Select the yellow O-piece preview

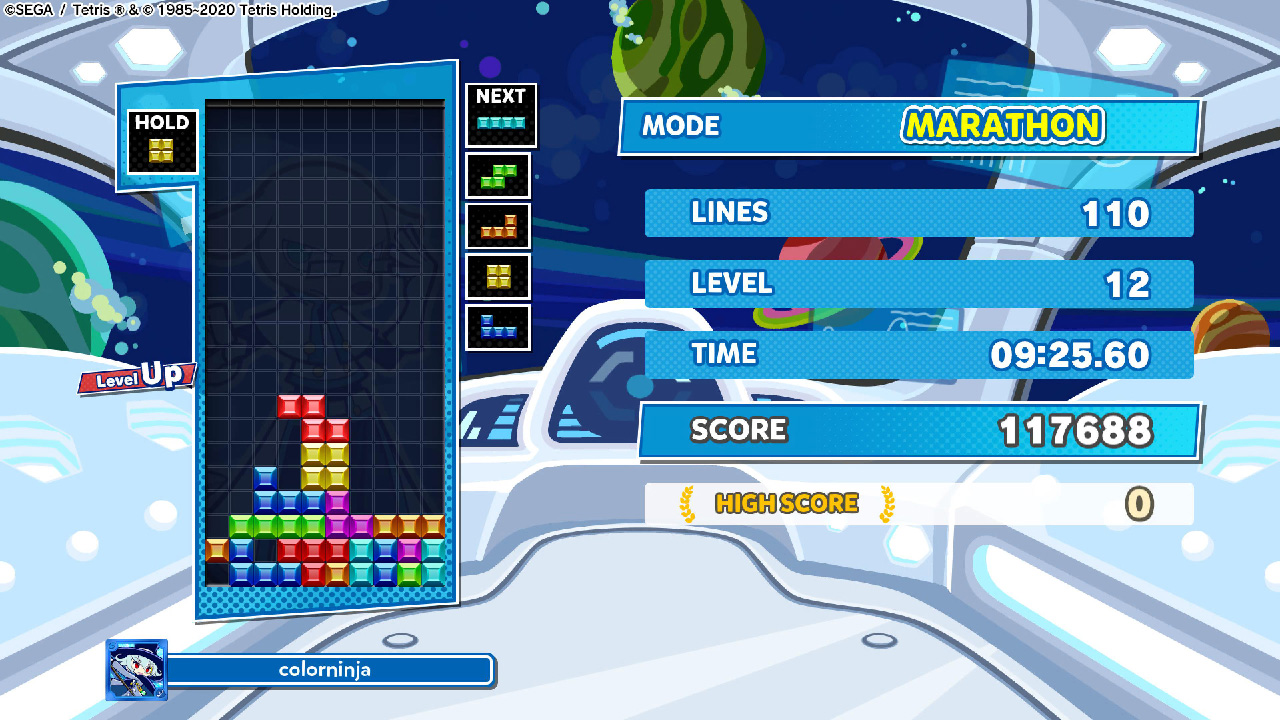[x=500, y=277]
